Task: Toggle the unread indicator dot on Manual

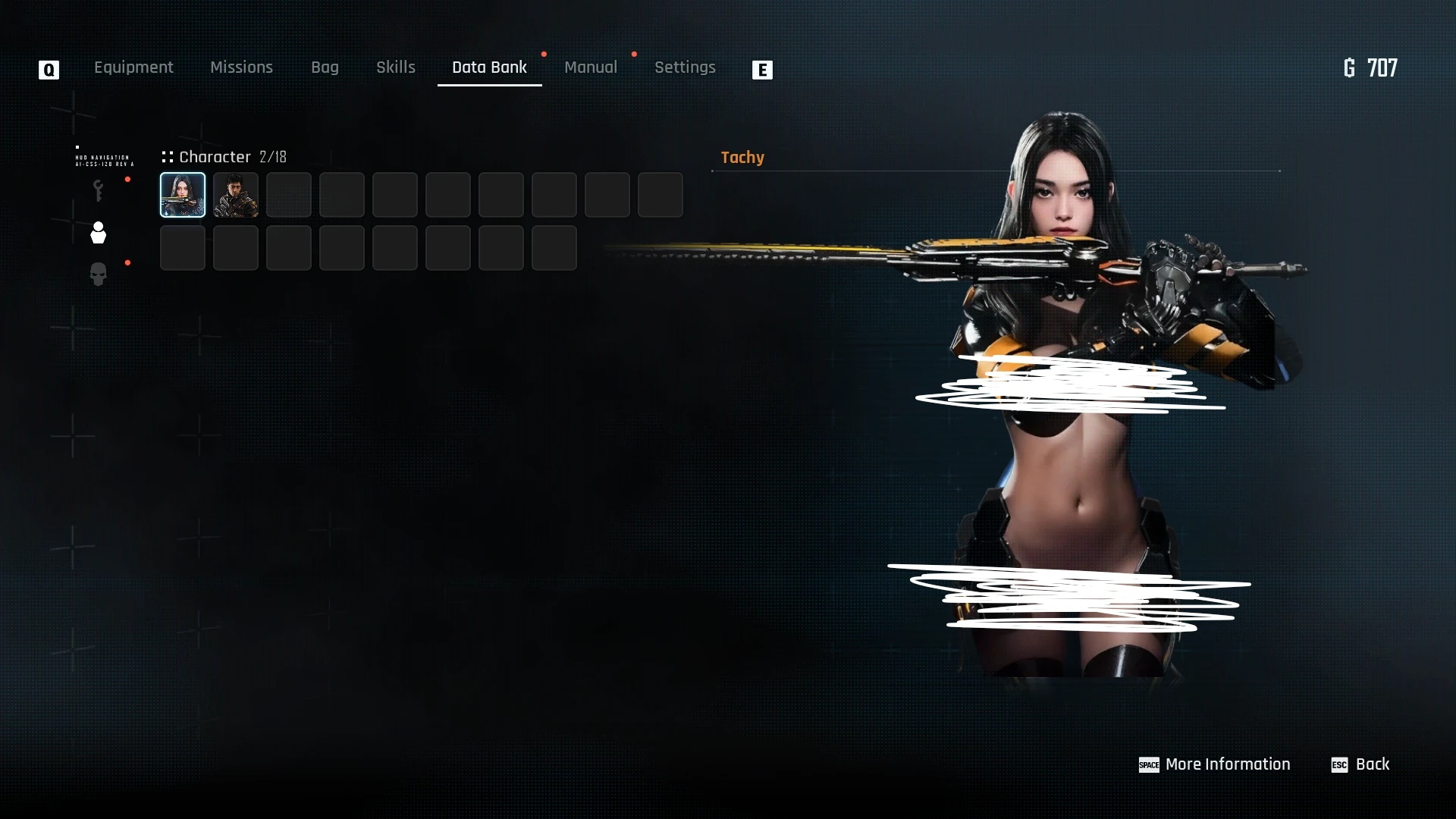Action: pyautogui.click(x=635, y=55)
